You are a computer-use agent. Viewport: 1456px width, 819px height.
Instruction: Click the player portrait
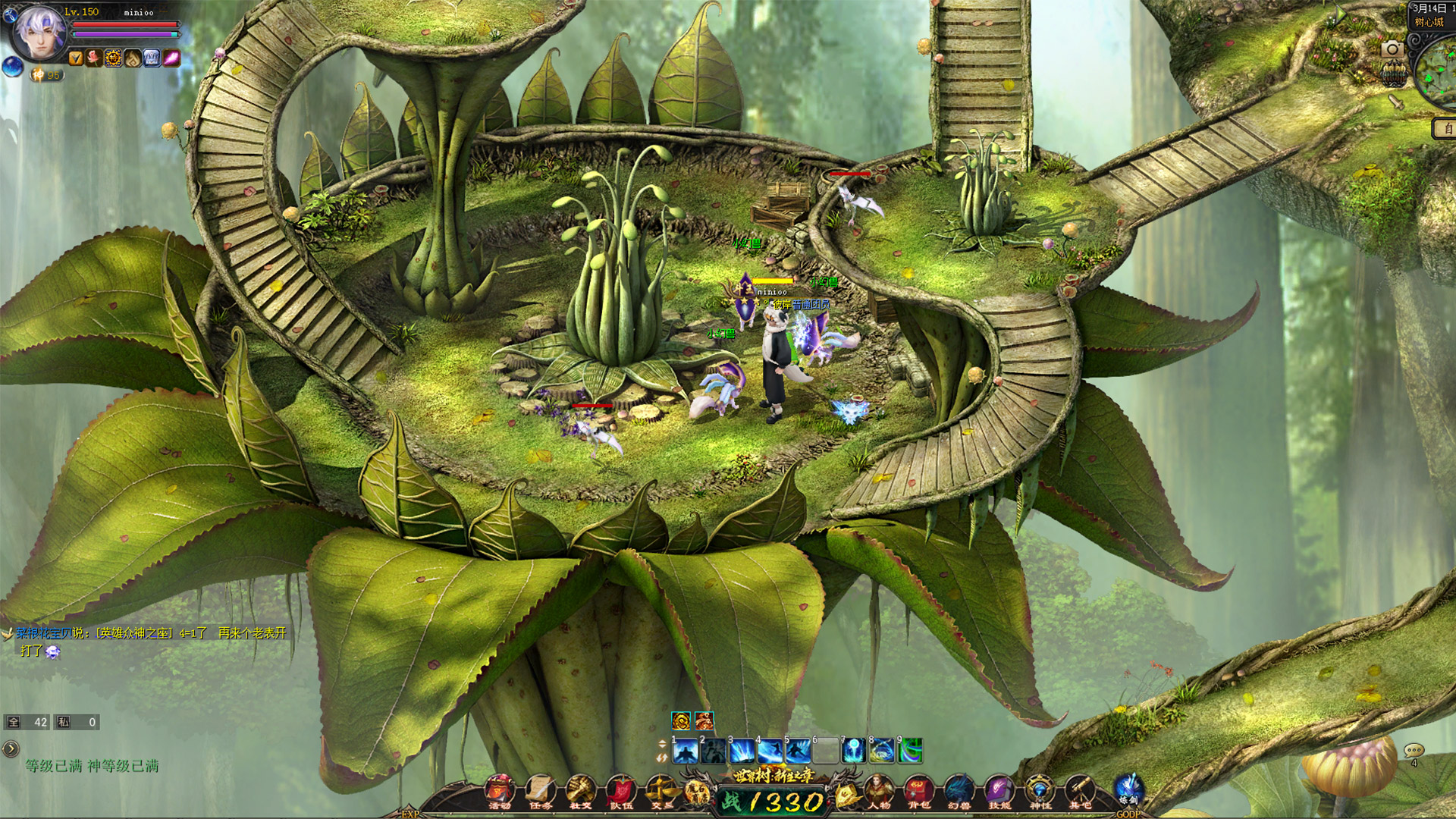[39, 34]
